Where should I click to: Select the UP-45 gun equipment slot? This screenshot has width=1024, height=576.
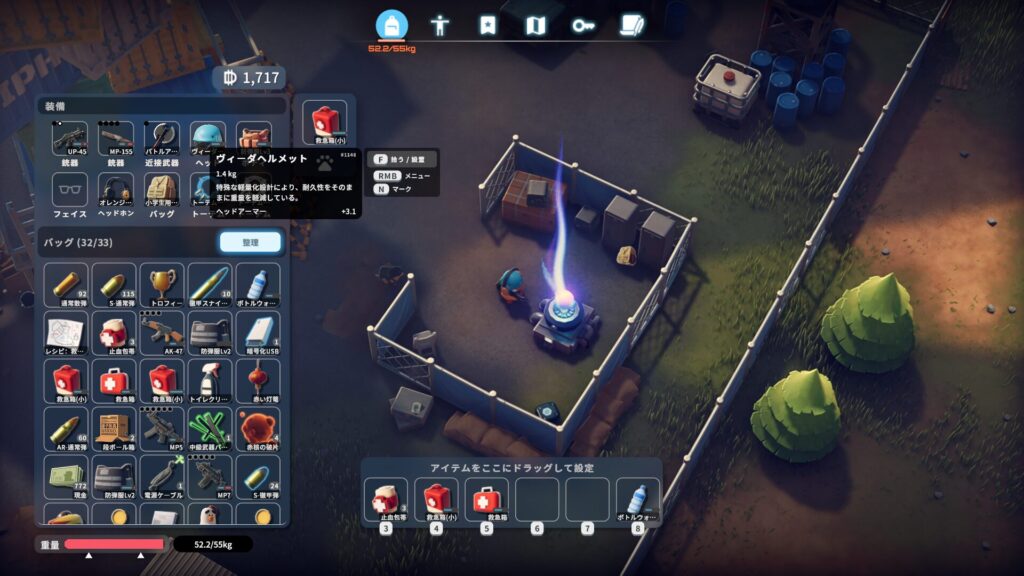click(69, 139)
